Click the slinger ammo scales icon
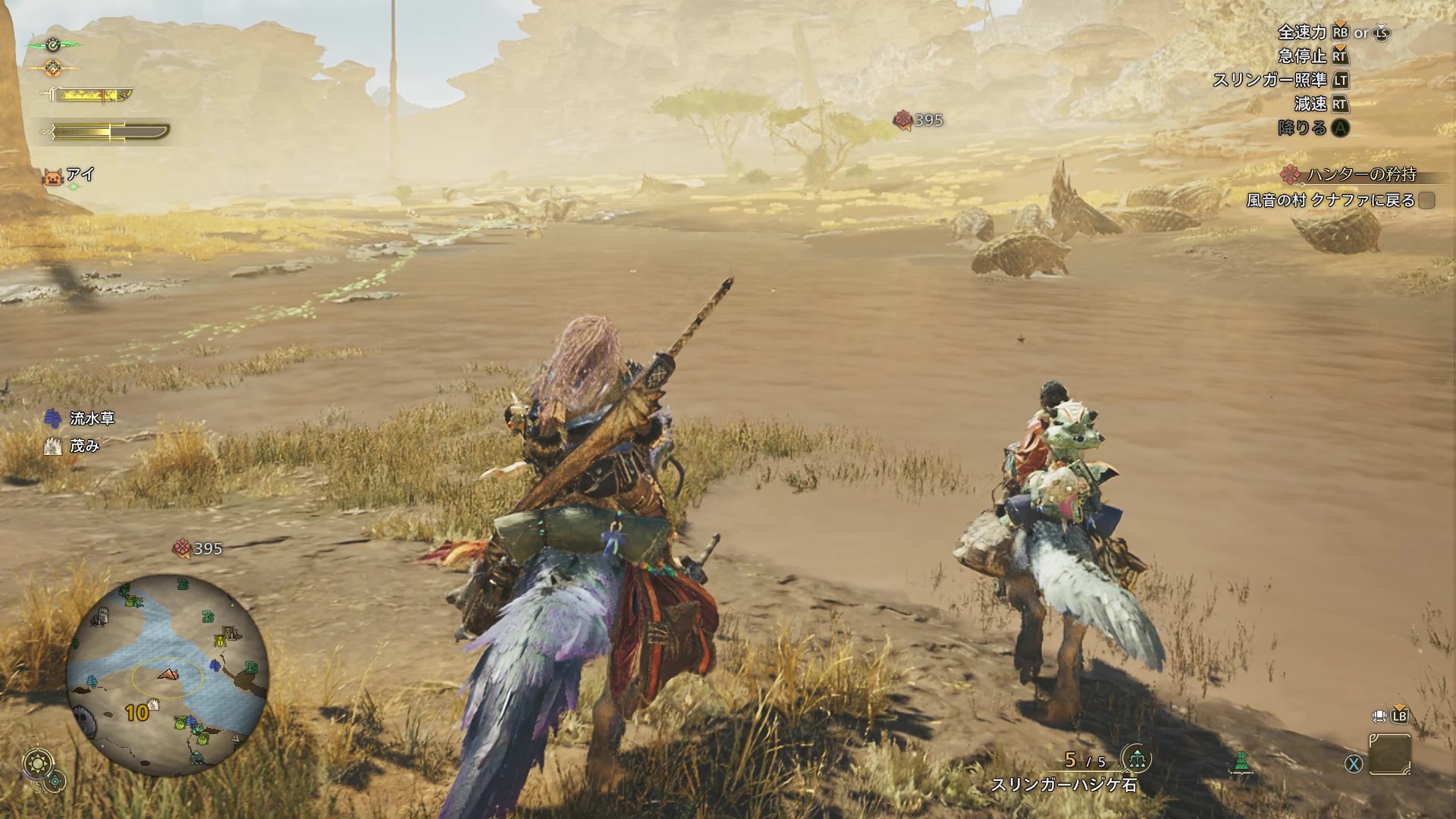 point(1136,758)
